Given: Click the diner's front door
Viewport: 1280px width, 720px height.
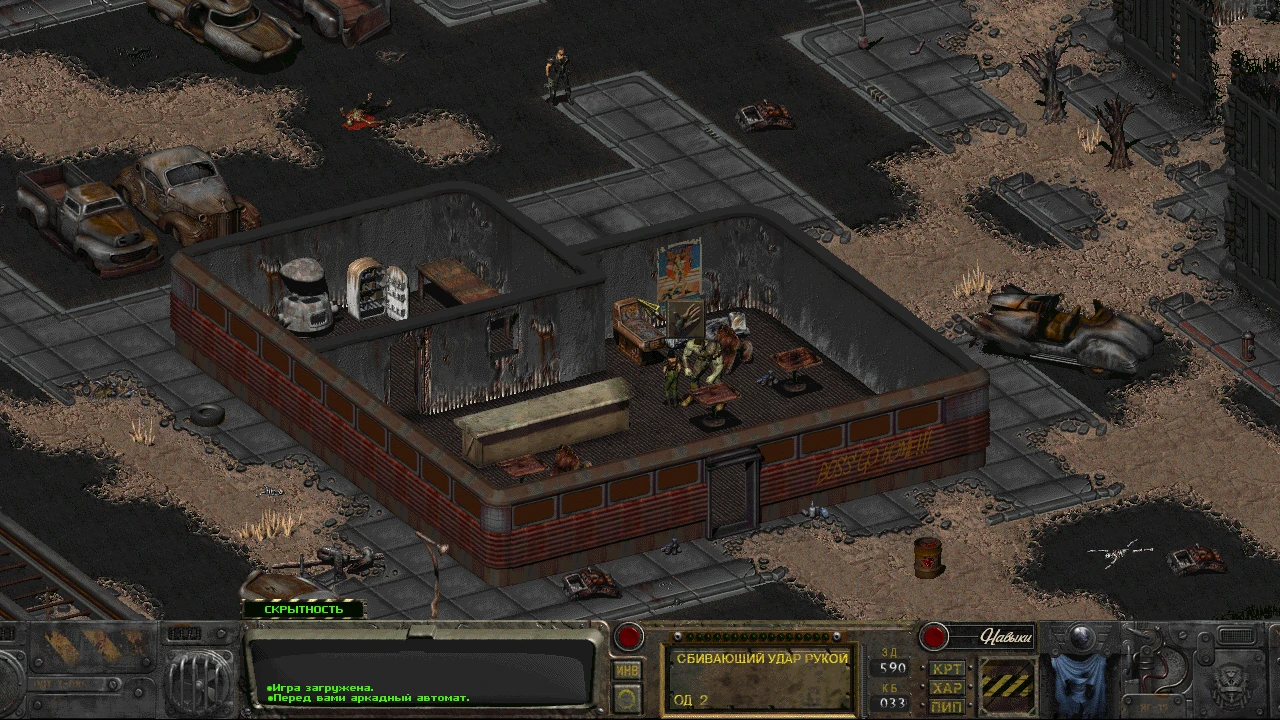Looking at the screenshot, I should tap(731, 490).
